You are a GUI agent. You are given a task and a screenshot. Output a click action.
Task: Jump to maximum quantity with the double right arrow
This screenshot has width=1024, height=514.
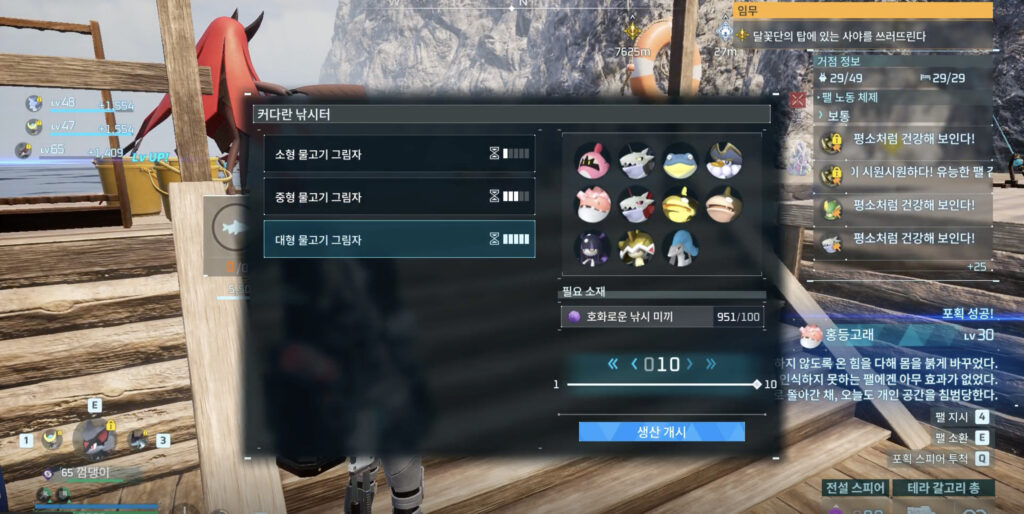click(711, 364)
